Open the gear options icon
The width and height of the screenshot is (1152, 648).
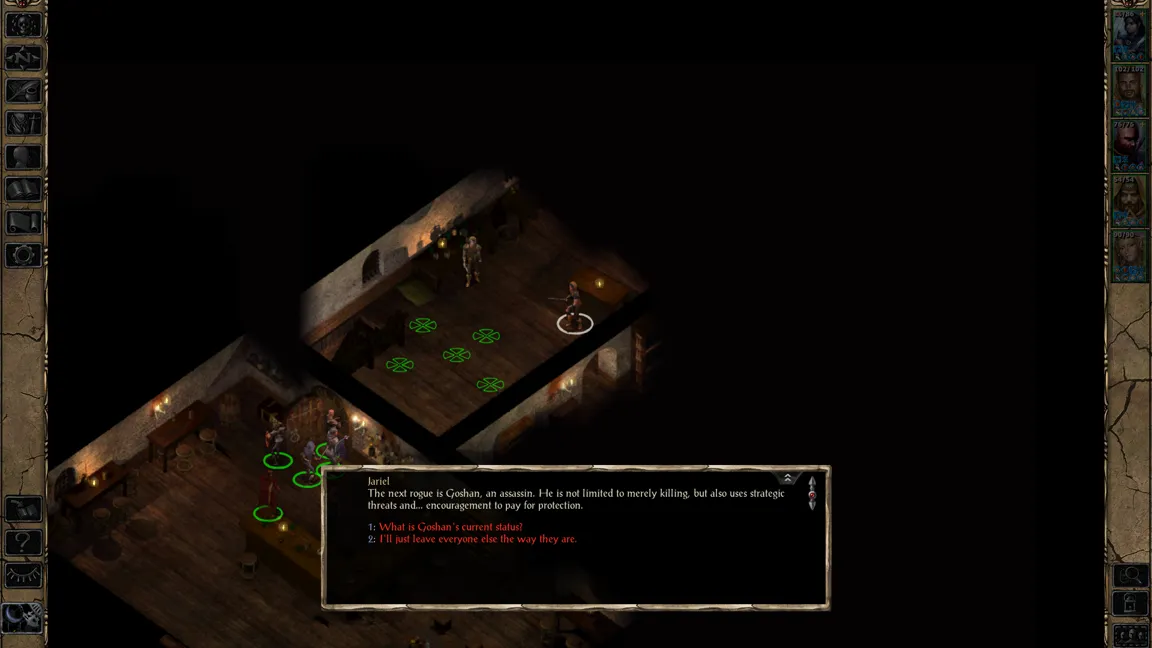point(24,255)
